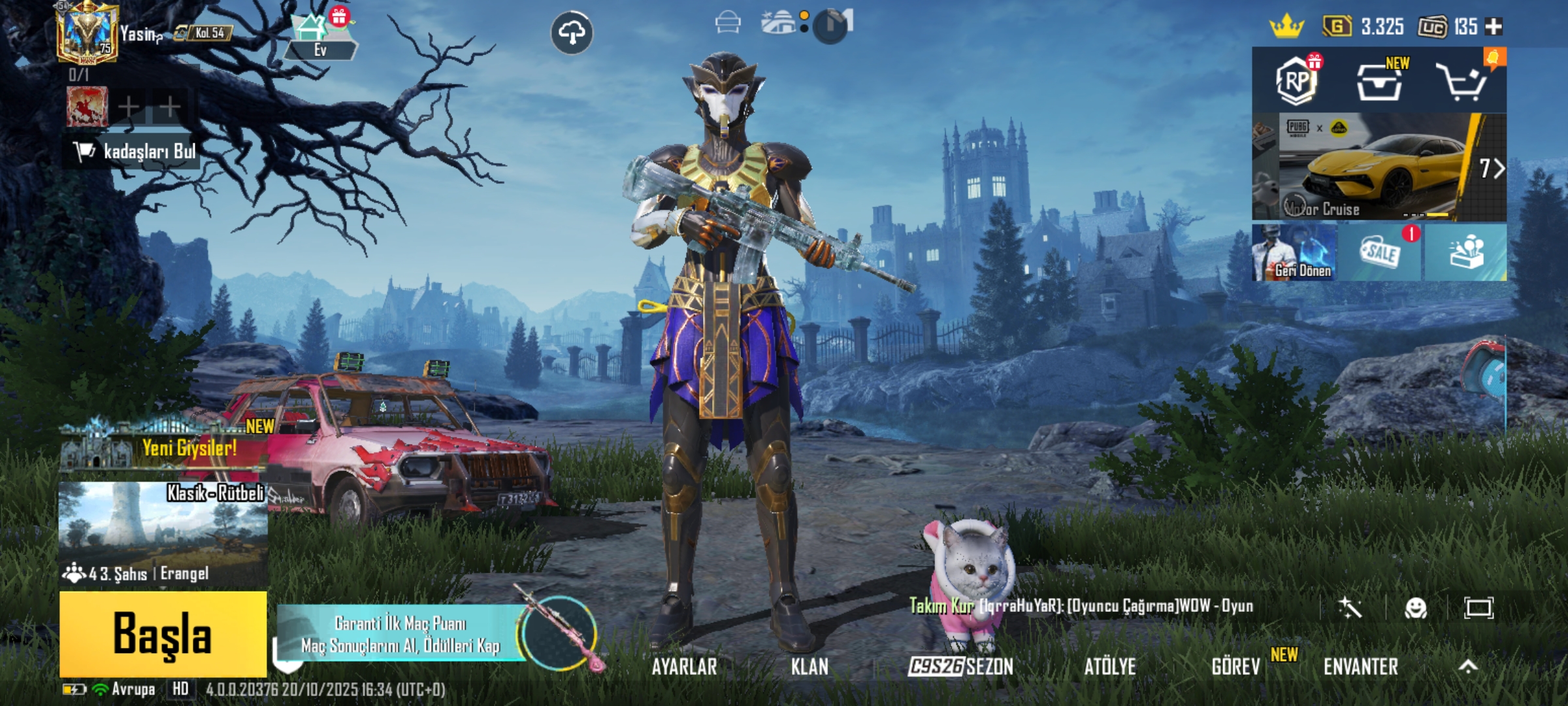Image resolution: width=1568 pixels, height=706 pixels.
Task: Open the SALE offers tile
Action: point(1379,253)
